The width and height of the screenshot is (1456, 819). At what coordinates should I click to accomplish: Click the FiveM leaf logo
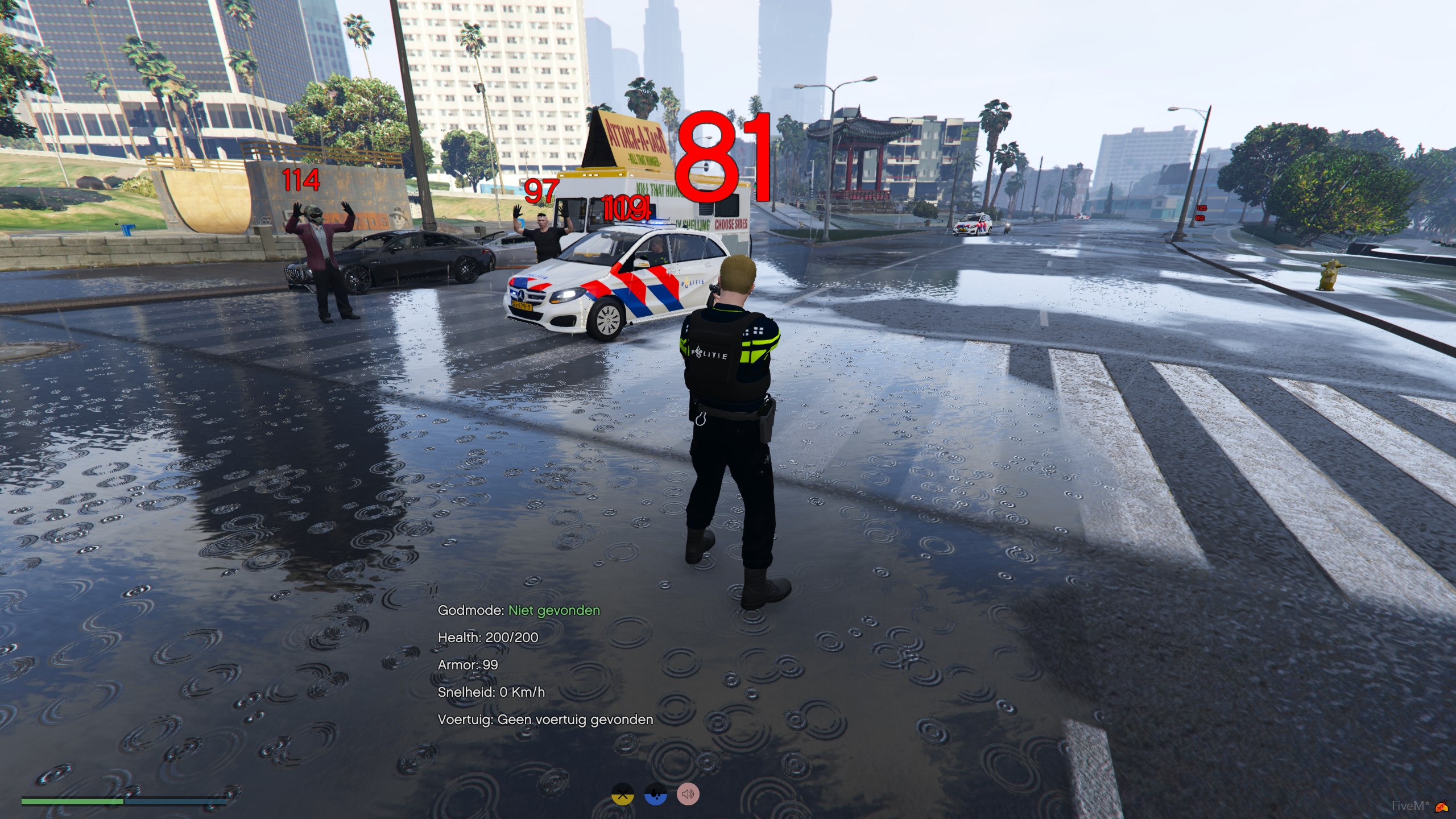(1442, 805)
